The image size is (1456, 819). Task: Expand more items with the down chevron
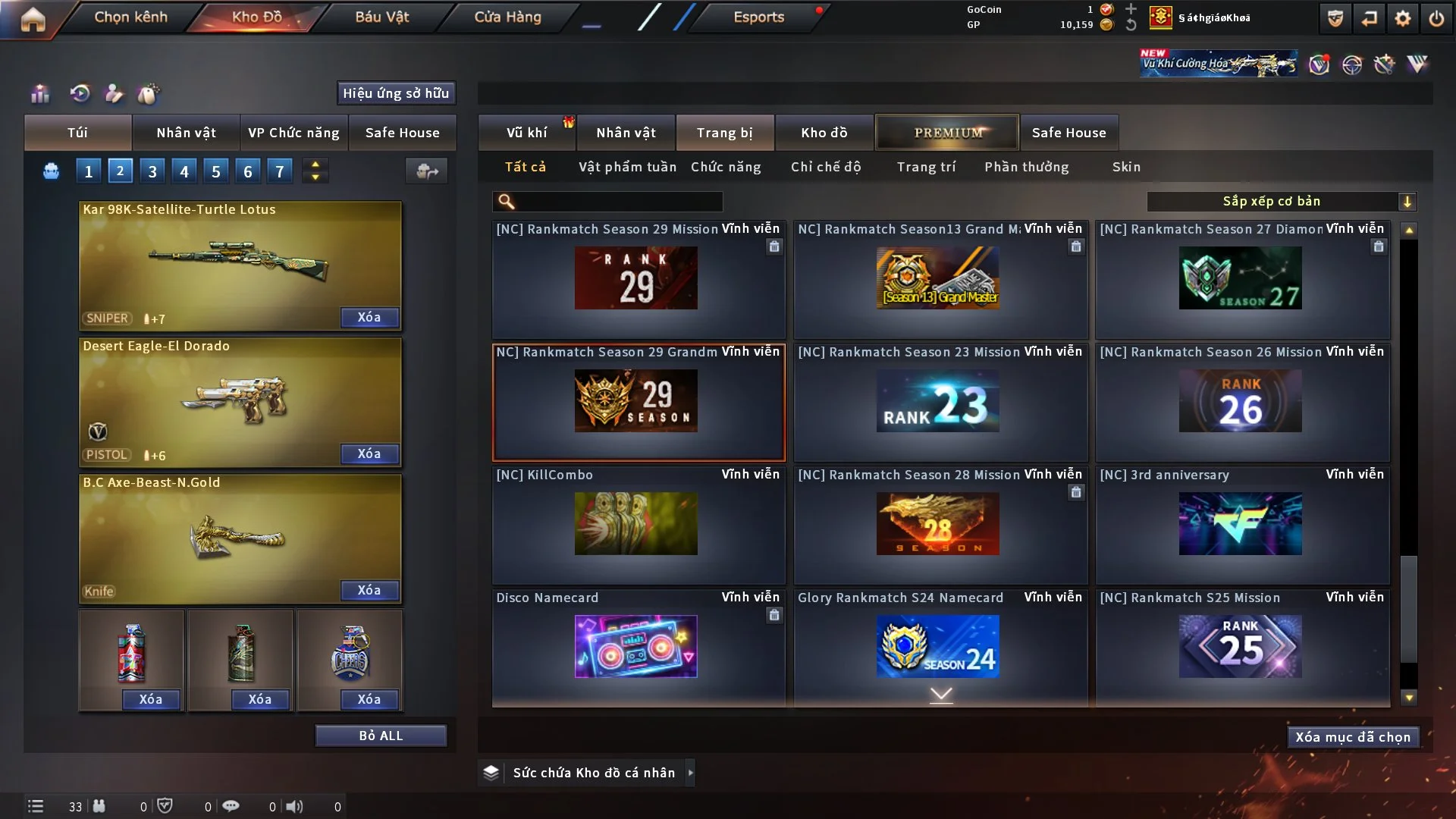tap(941, 694)
